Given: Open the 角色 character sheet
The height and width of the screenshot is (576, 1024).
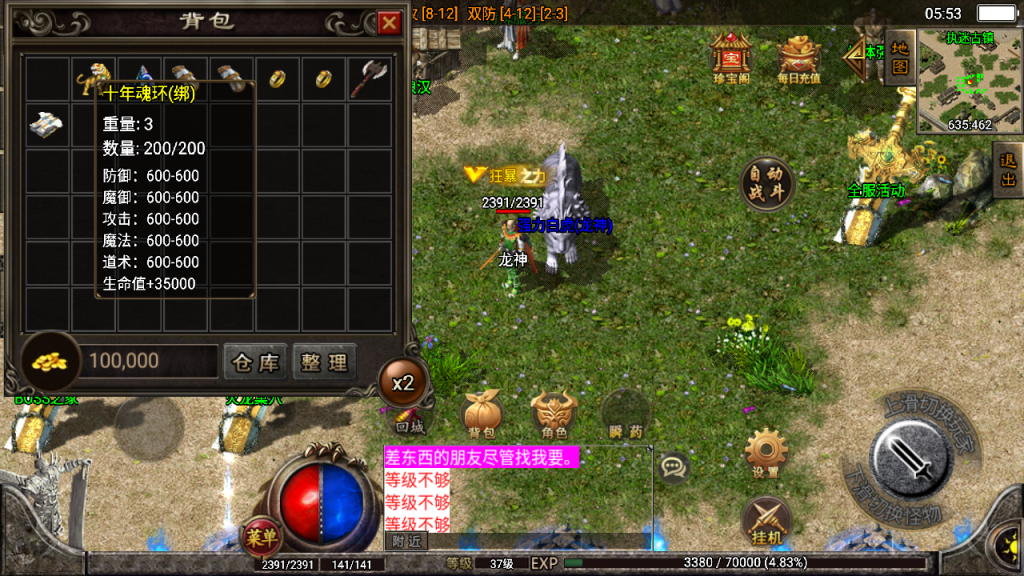Looking at the screenshot, I should [554, 413].
